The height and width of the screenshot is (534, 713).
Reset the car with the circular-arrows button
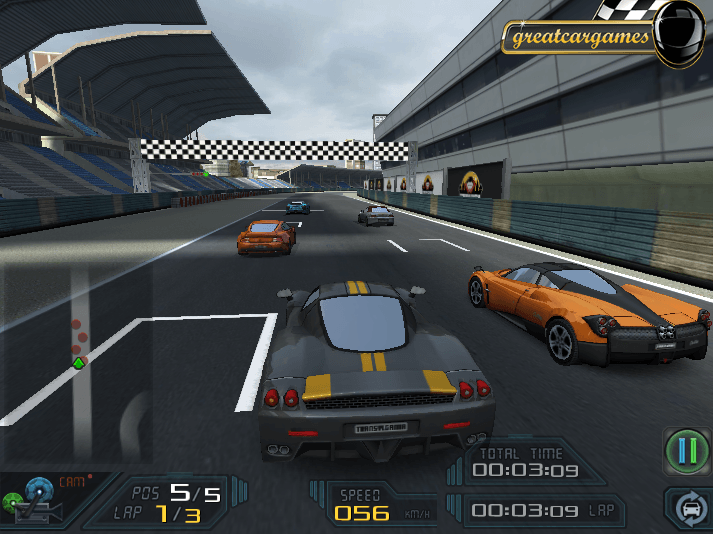[x=689, y=509]
